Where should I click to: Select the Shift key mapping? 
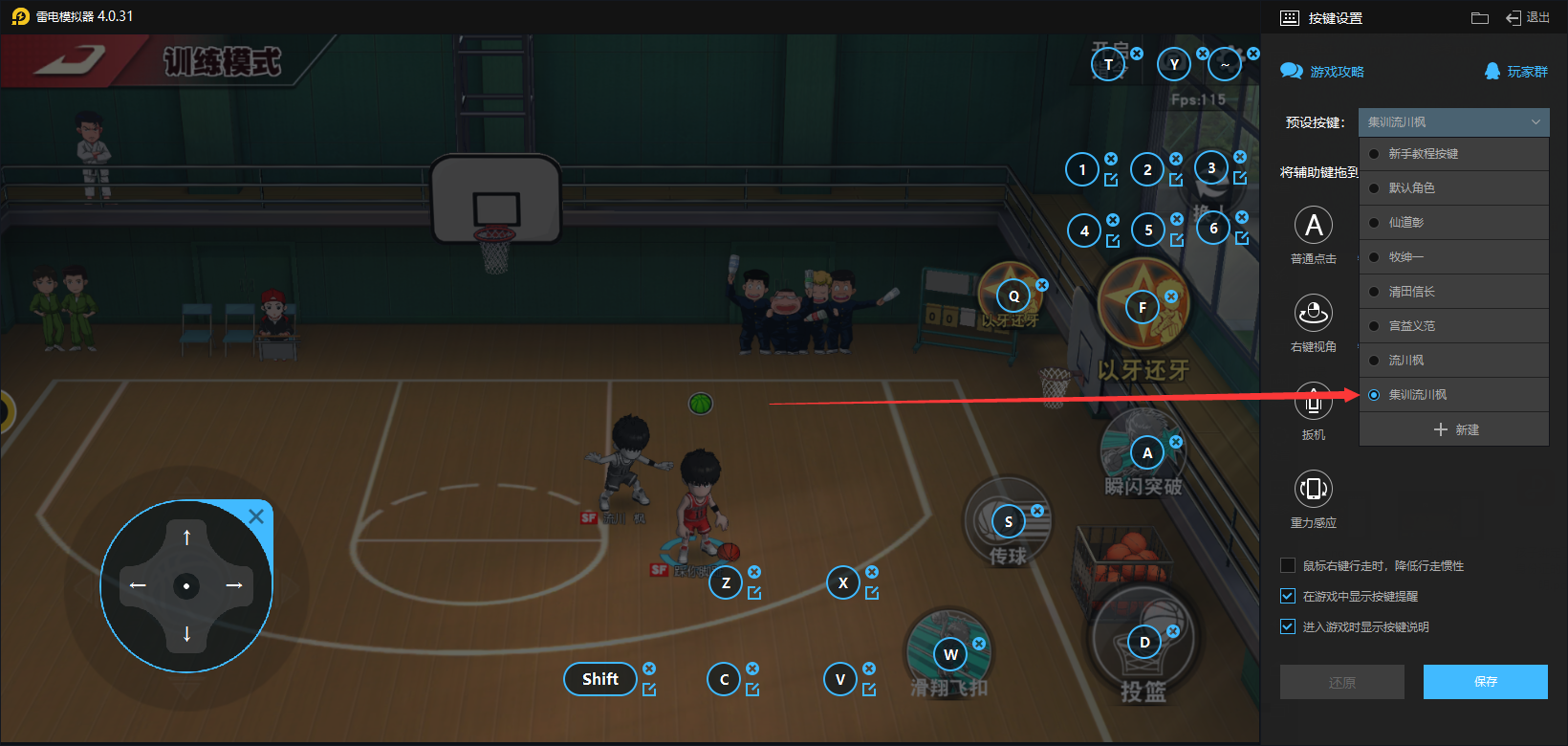pyautogui.click(x=600, y=679)
